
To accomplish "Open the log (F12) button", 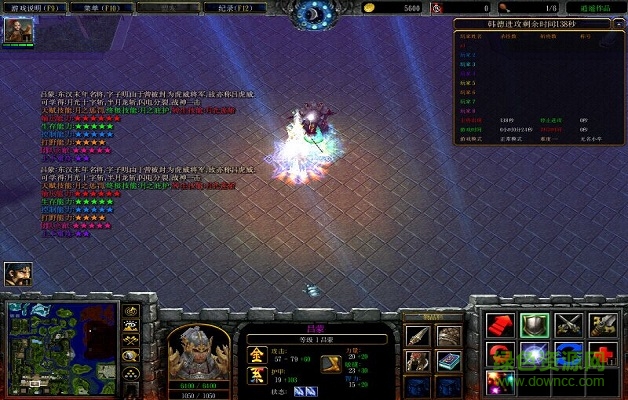I will pyautogui.click(x=254, y=6).
